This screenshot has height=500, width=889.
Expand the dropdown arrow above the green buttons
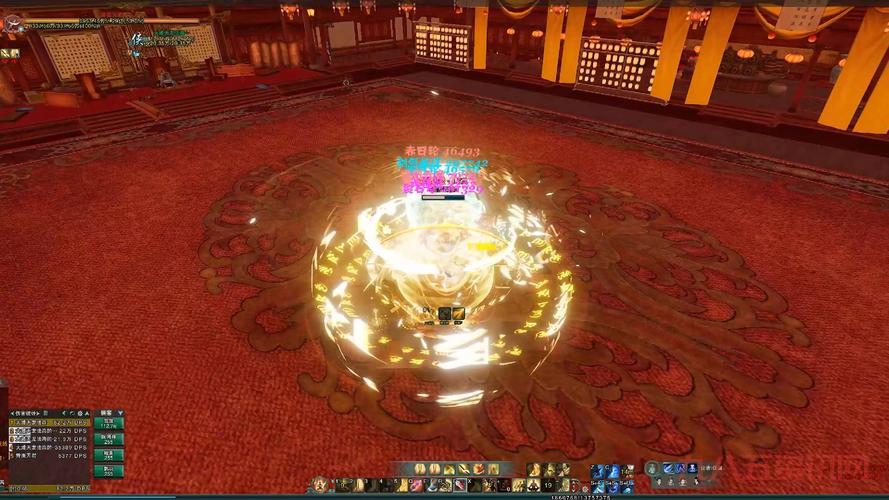(x=119, y=412)
